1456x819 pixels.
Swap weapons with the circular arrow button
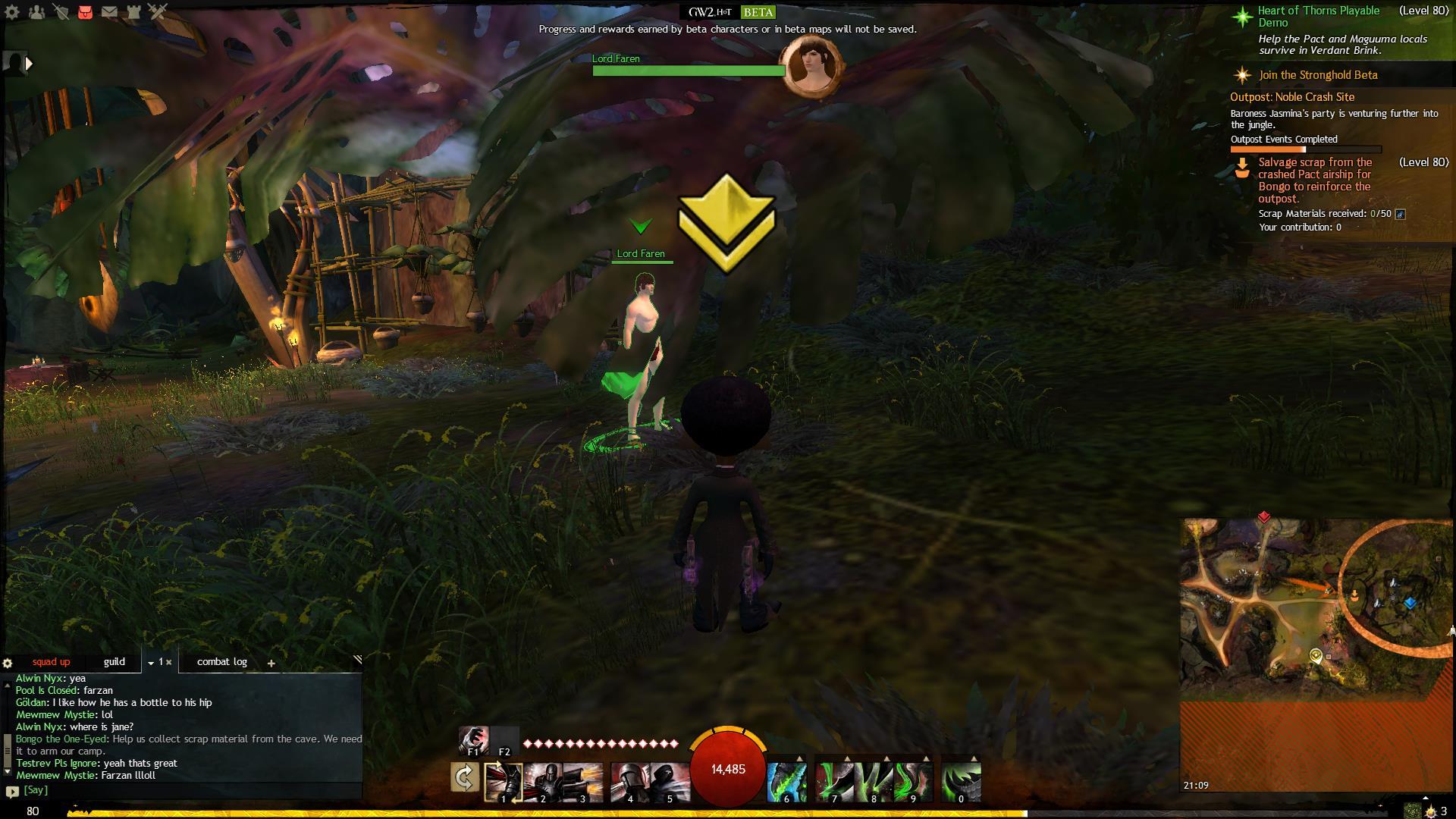465,778
